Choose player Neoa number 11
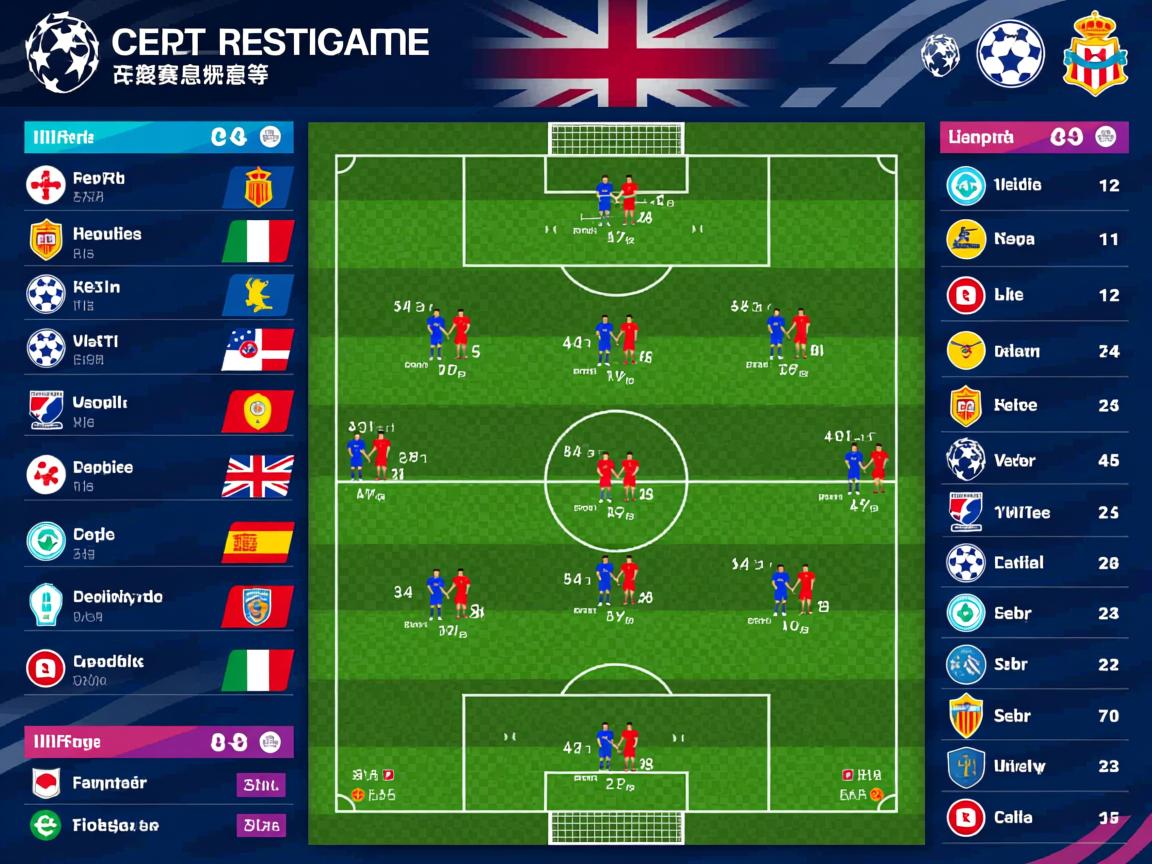This screenshot has width=1152, height=864. tap(1034, 240)
